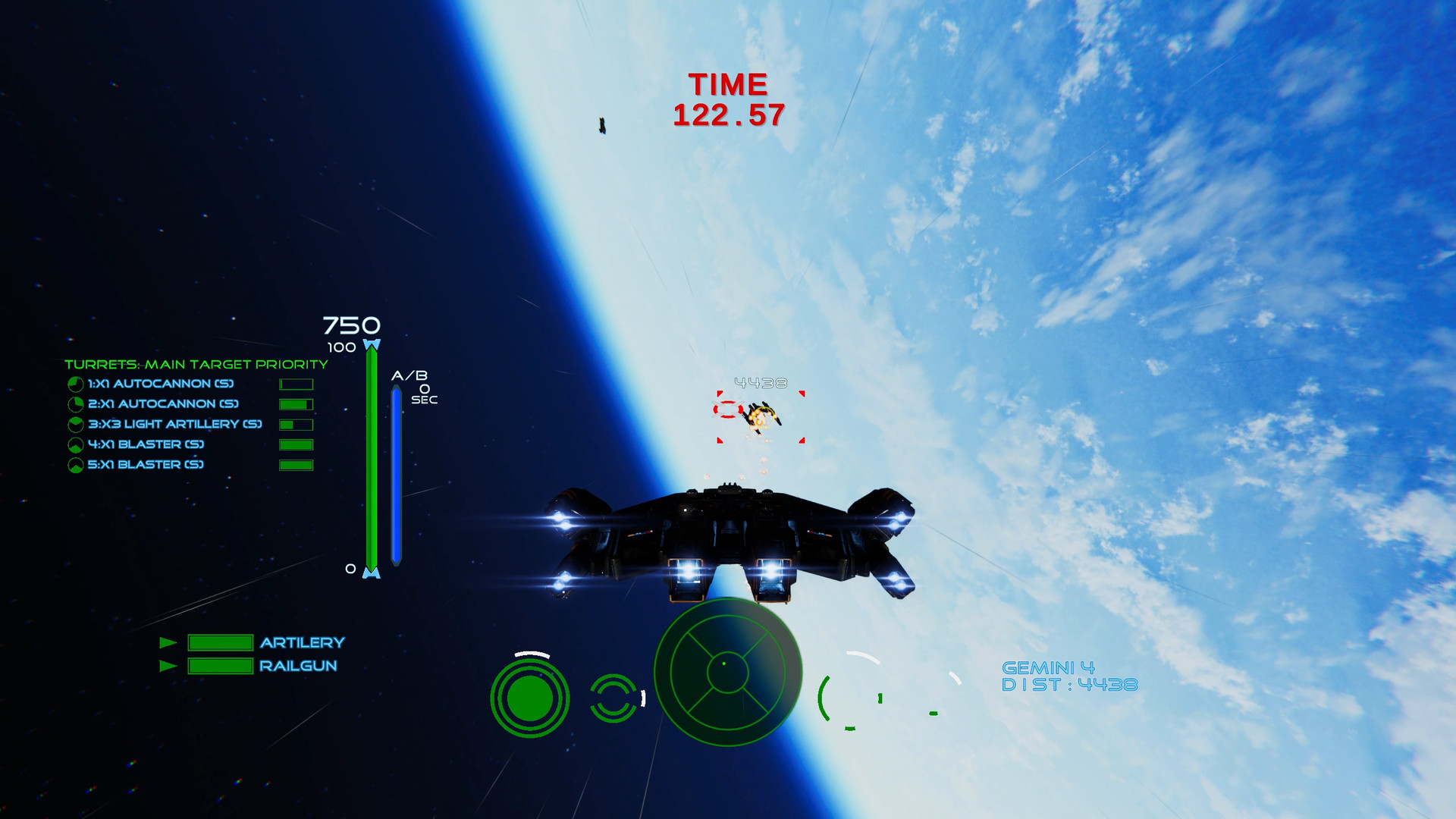Viewport: 1456px width, 819px height.
Task: Toggle the Railgun weapon triangle indicator
Action: tap(168, 667)
